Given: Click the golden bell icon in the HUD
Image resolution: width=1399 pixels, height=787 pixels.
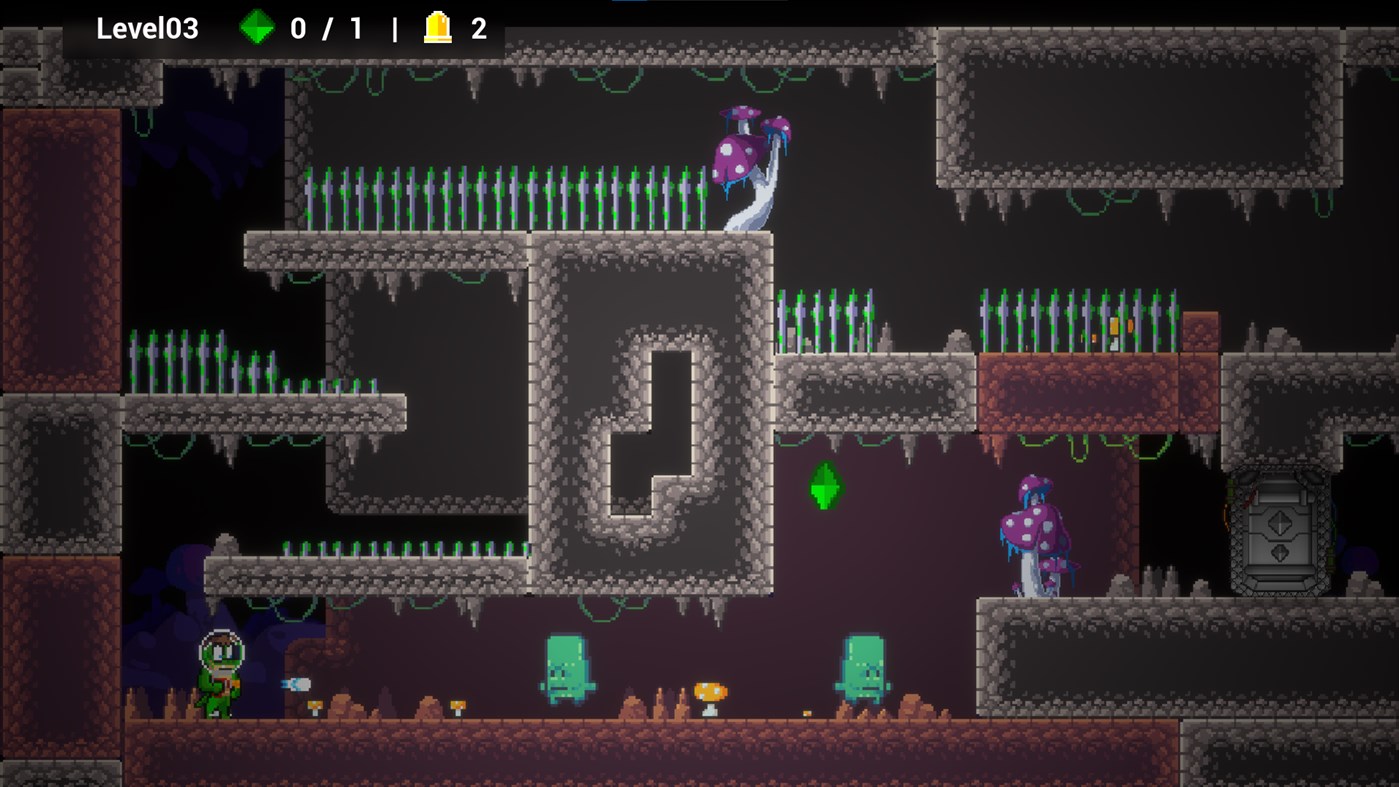Looking at the screenshot, I should [x=435, y=28].
